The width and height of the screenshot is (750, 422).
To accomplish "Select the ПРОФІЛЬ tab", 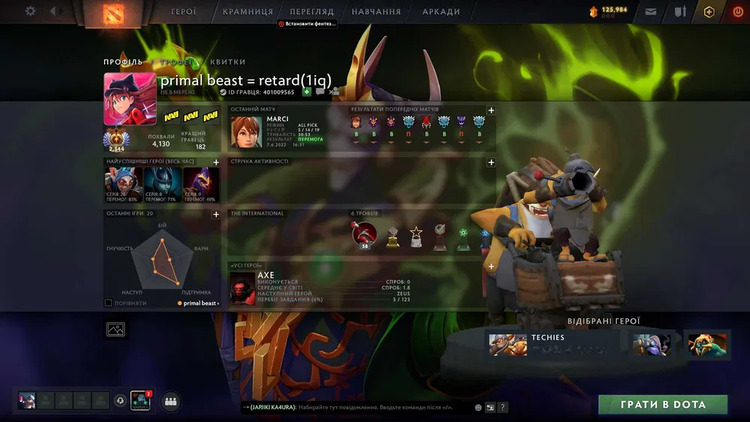I will click(x=123, y=61).
